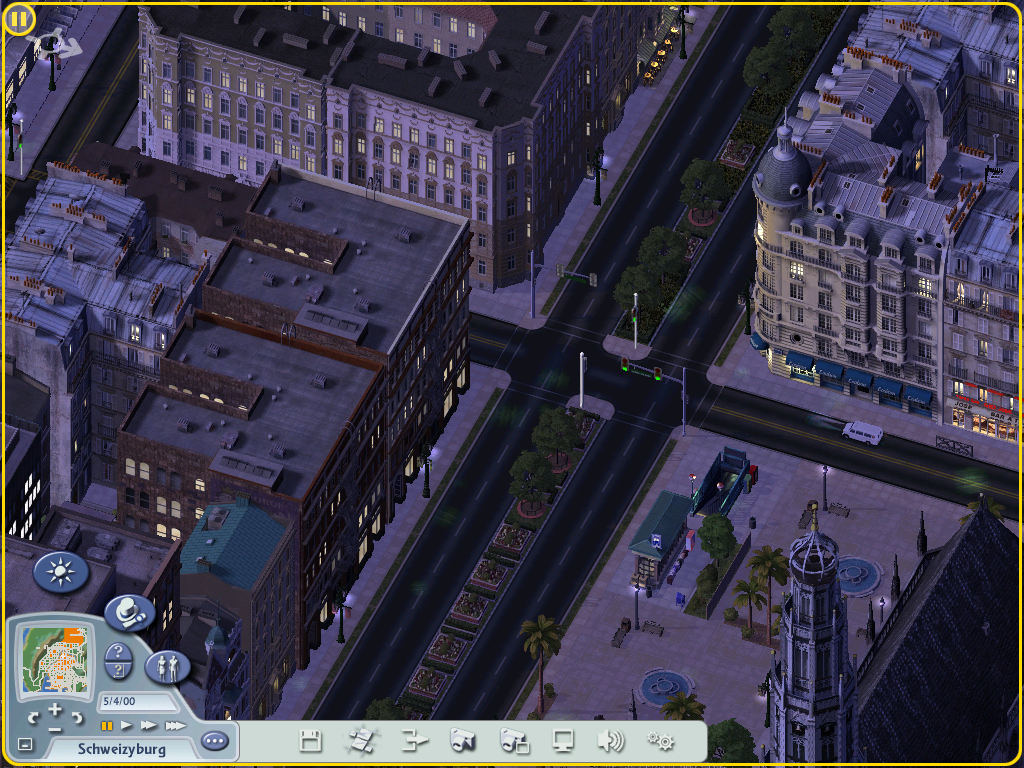The image size is (1024, 768).
Task: Rotate the view clockwise
Action: pyautogui.click(x=77, y=717)
